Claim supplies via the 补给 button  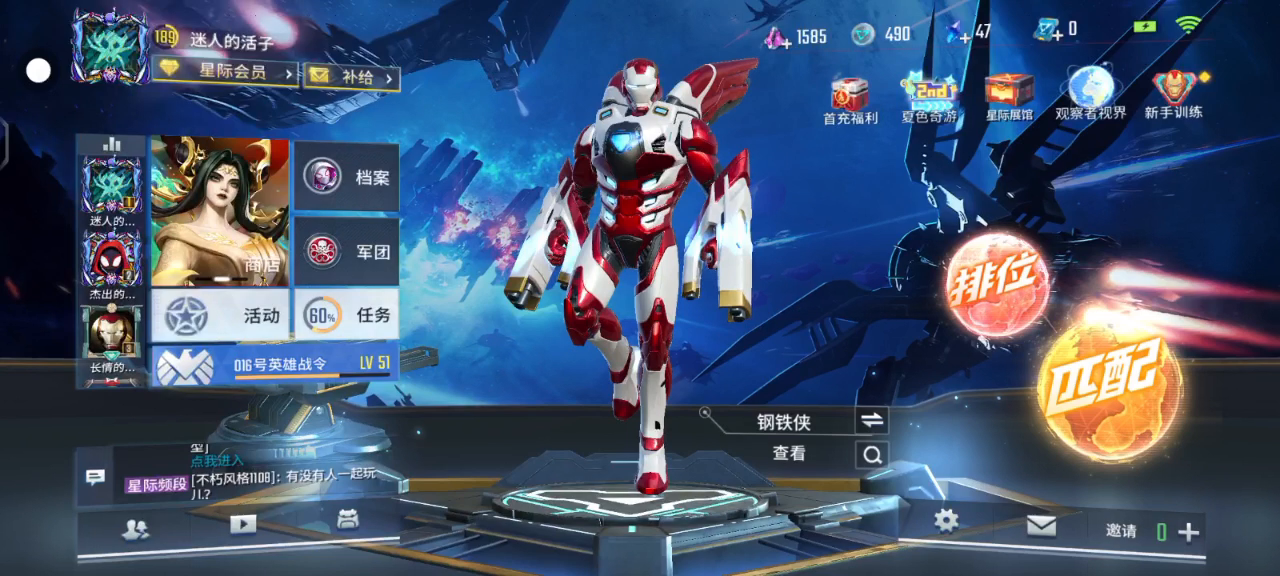click(x=351, y=76)
